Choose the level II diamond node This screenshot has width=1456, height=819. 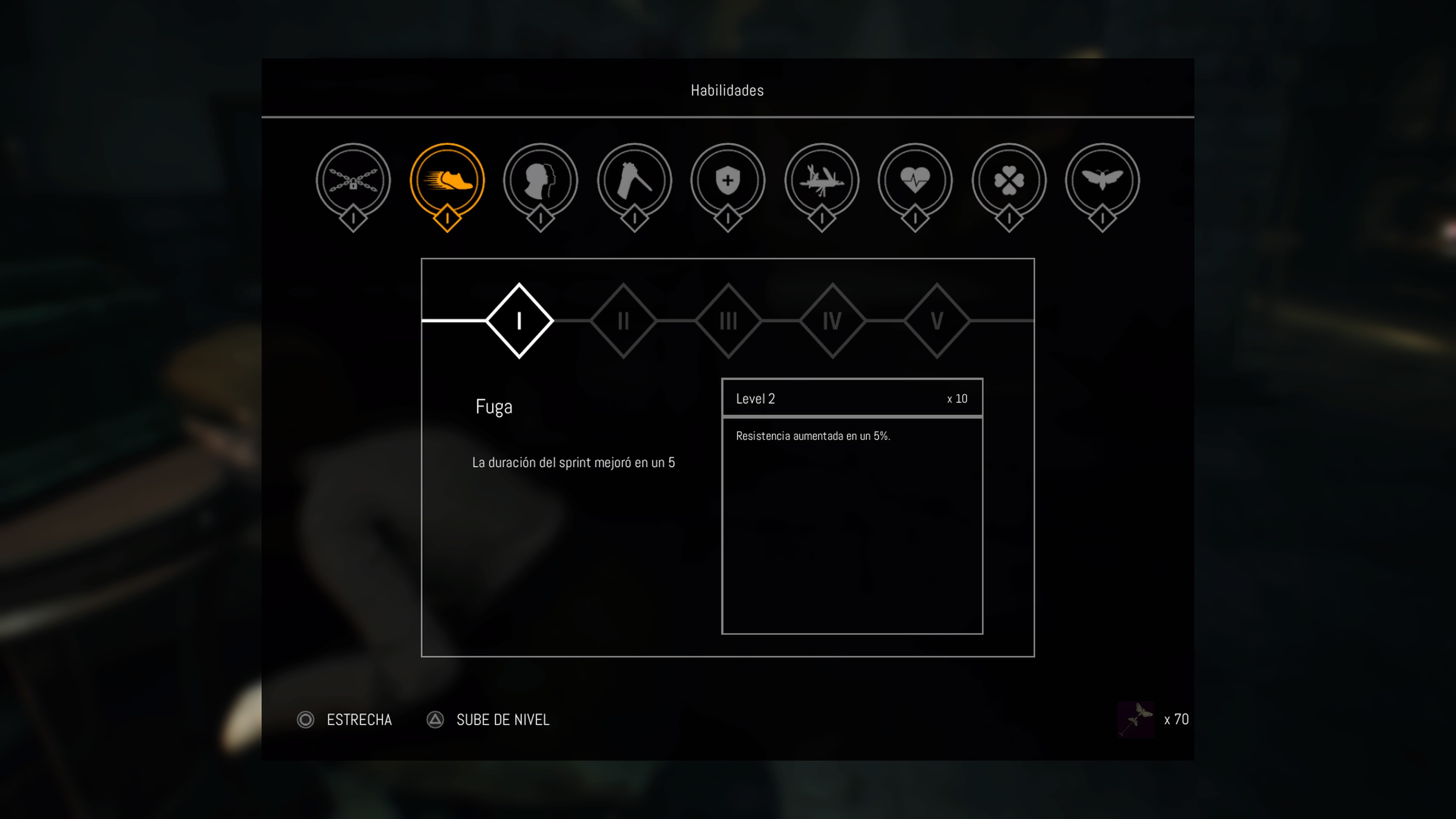coord(623,320)
